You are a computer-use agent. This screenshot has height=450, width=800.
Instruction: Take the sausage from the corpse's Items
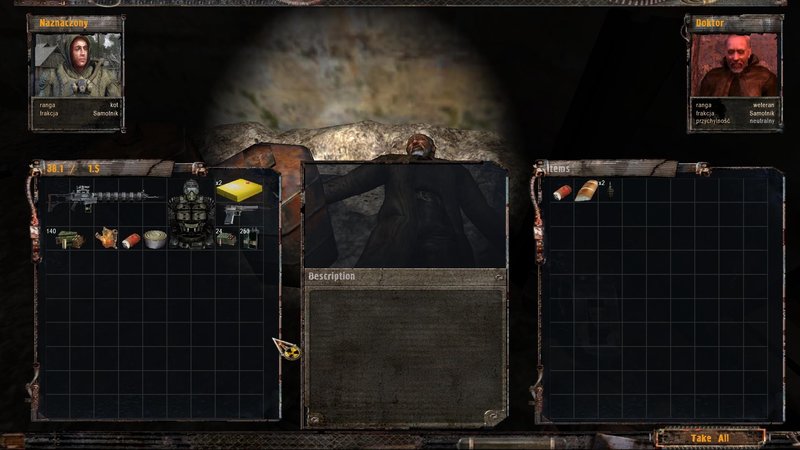tap(561, 190)
